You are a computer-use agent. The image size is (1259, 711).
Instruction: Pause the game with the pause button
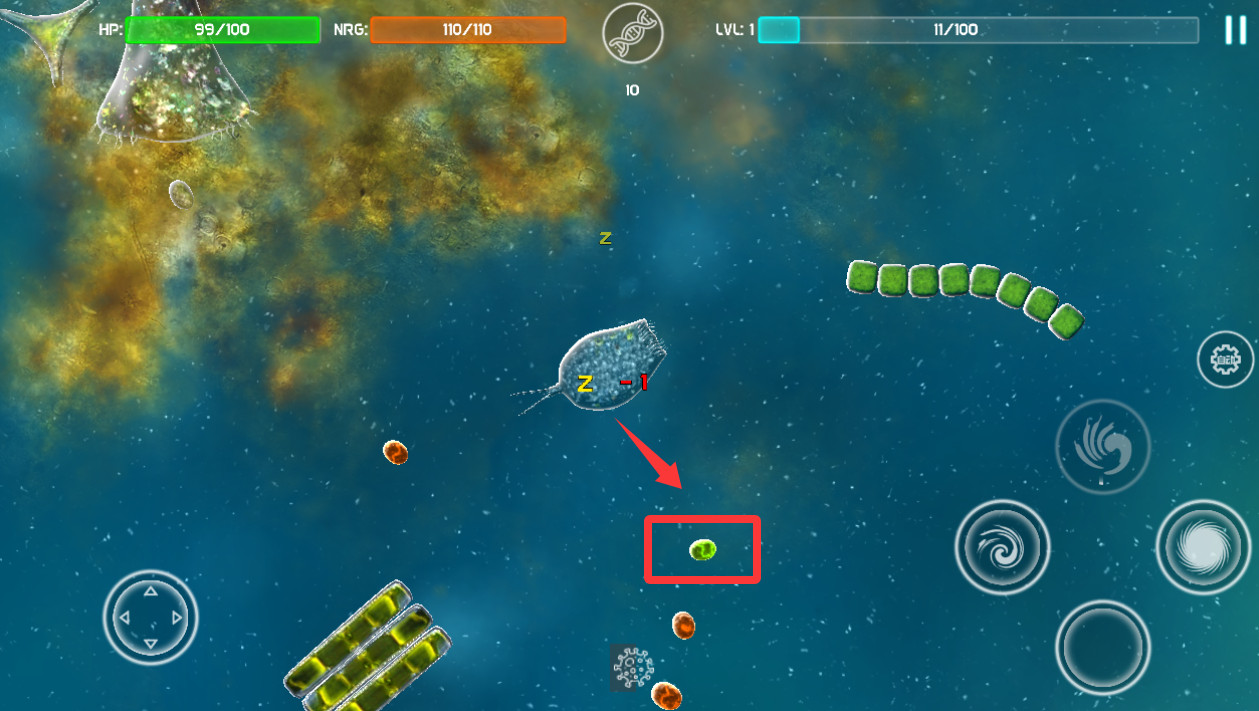click(1235, 30)
